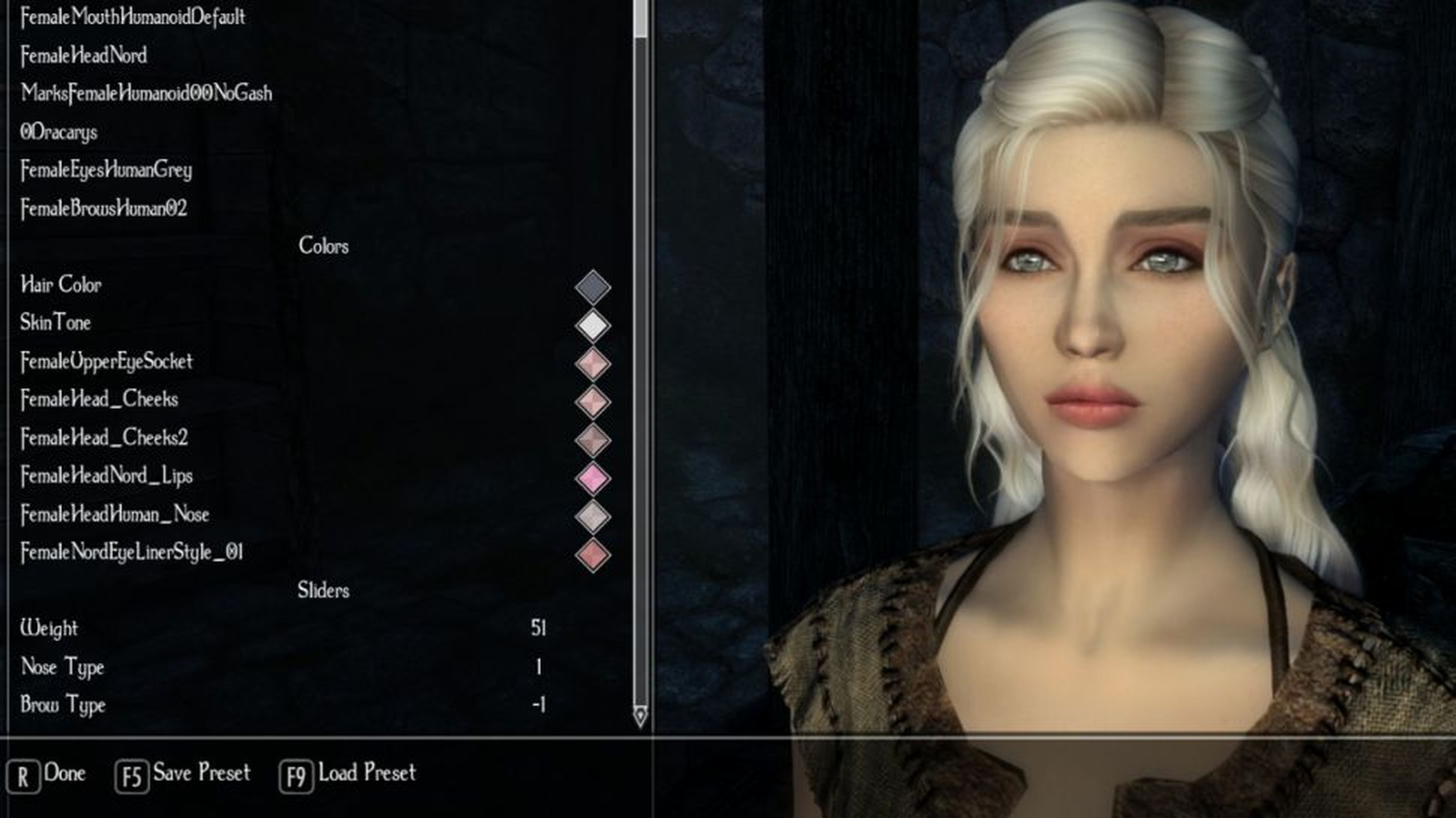
Task: Select the FemaleEyesHumanGrey entry
Action: click(x=106, y=170)
